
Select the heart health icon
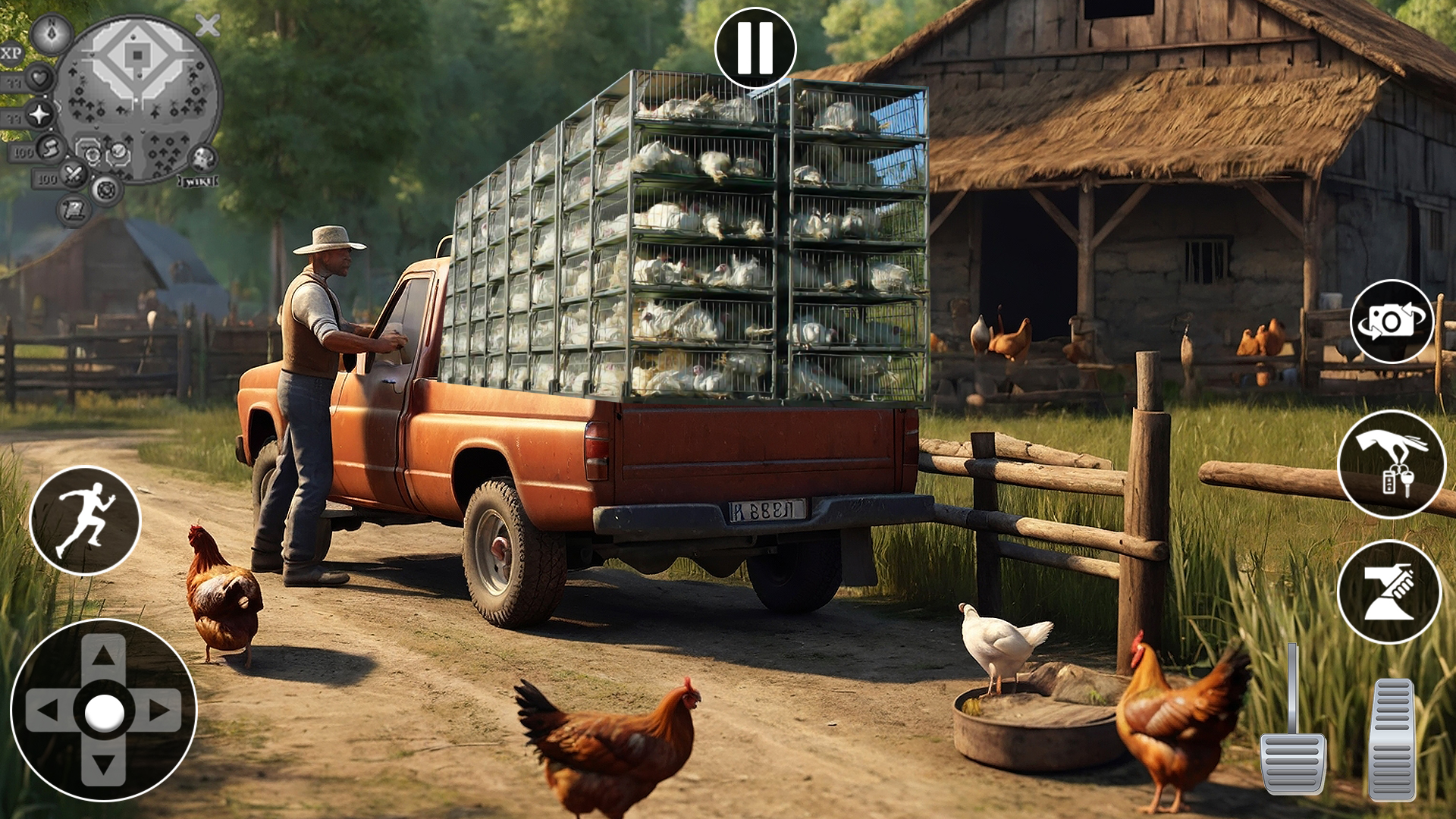pyautogui.click(x=39, y=77)
